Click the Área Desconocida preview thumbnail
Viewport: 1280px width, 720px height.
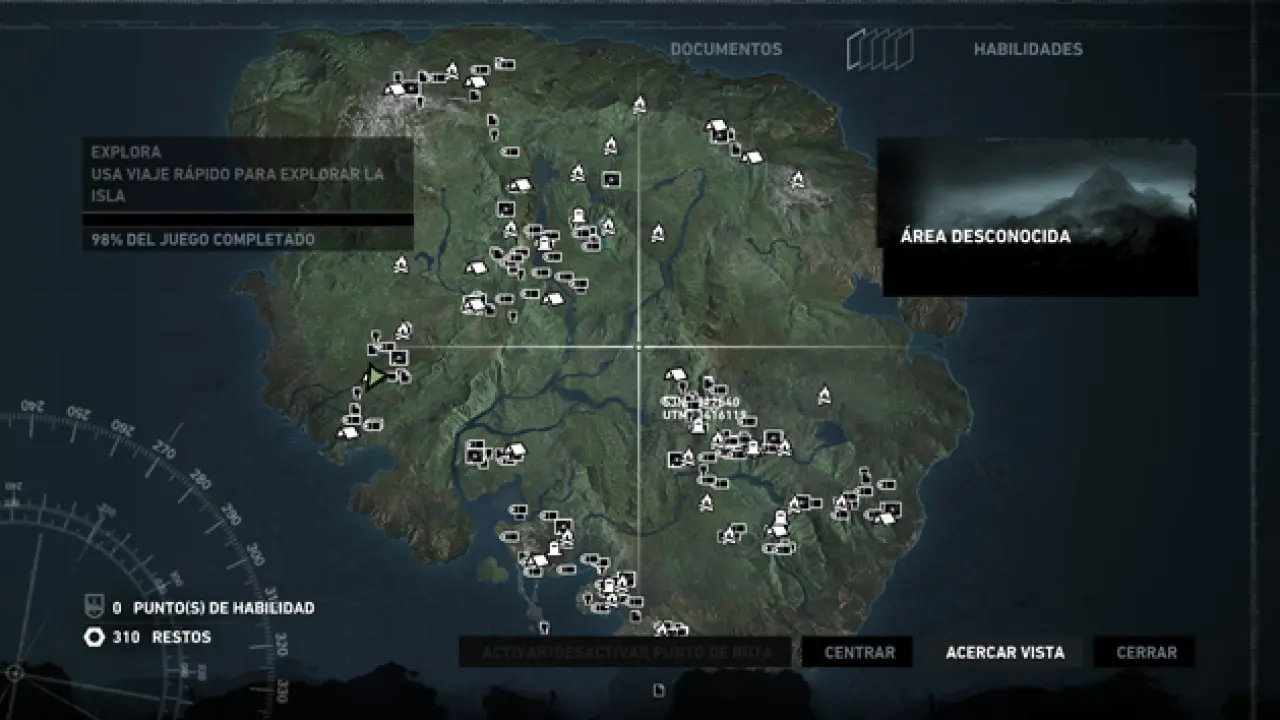coord(1037,217)
